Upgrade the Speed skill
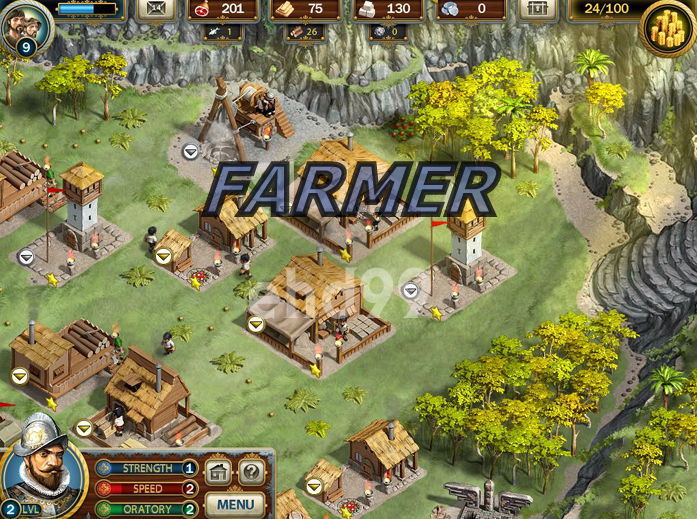Image resolution: width=697 pixels, height=519 pixels. (x=189, y=489)
